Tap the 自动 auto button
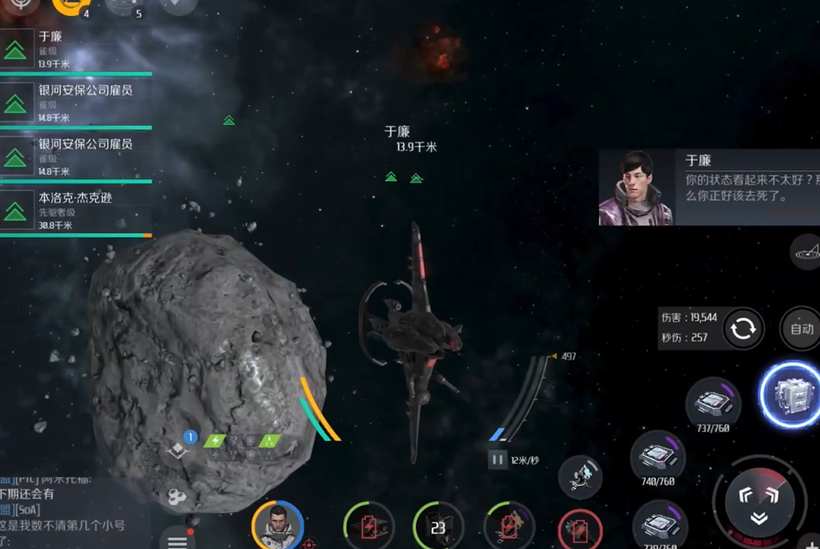Image resolution: width=820 pixels, height=549 pixels. pyautogui.click(x=801, y=328)
